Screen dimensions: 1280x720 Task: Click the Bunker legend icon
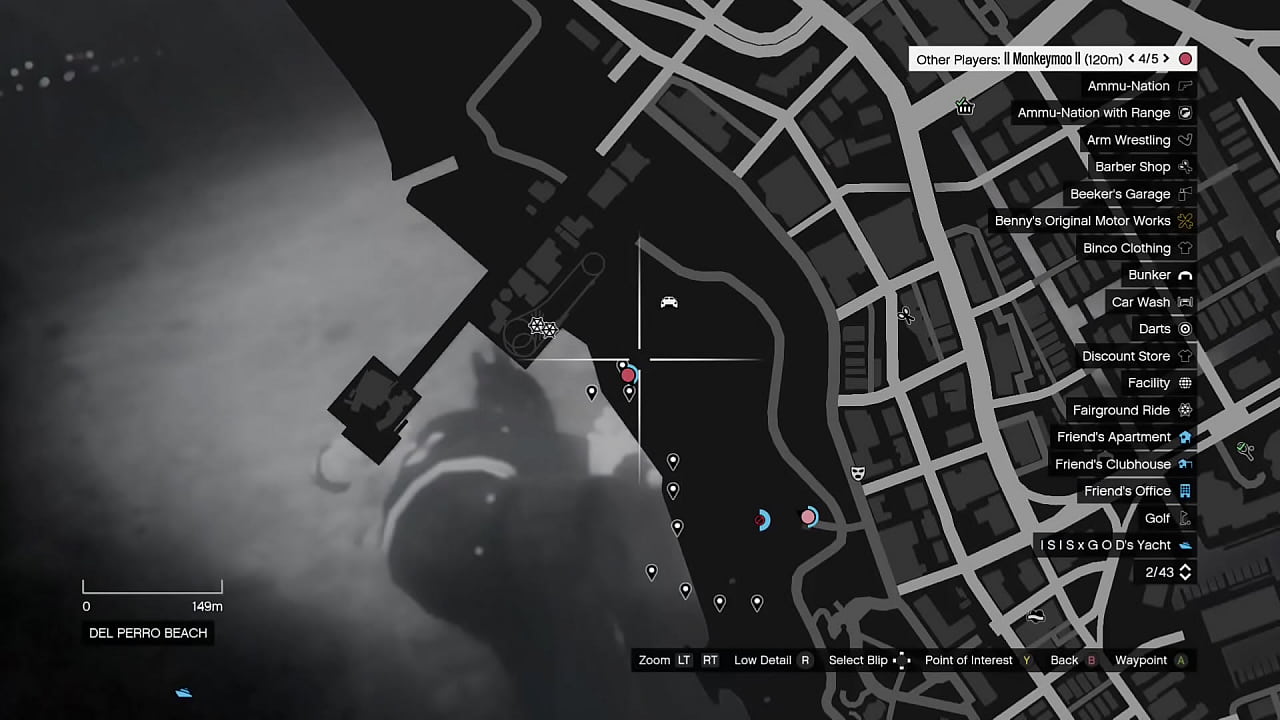[1185, 275]
